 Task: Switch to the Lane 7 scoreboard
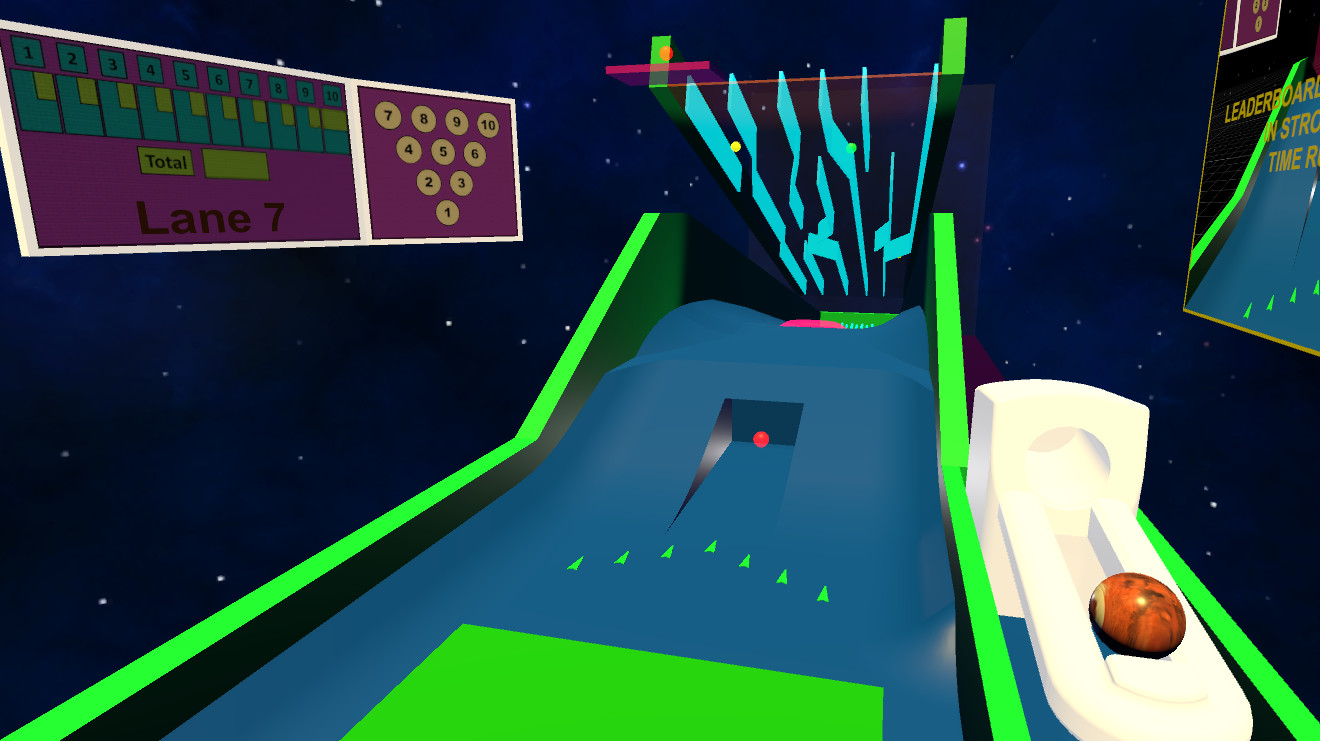210,215
